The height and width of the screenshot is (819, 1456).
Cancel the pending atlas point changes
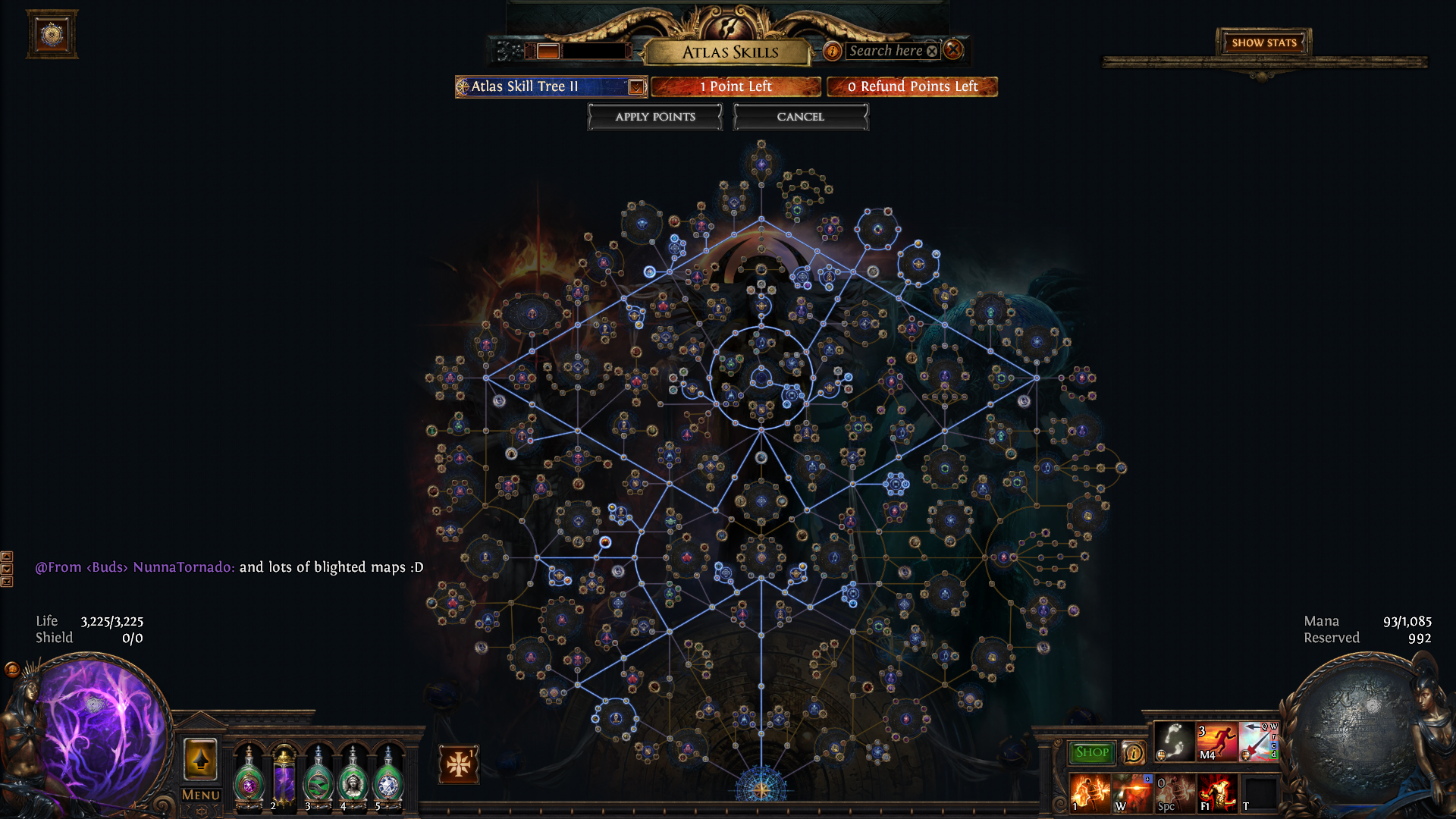[x=800, y=117]
